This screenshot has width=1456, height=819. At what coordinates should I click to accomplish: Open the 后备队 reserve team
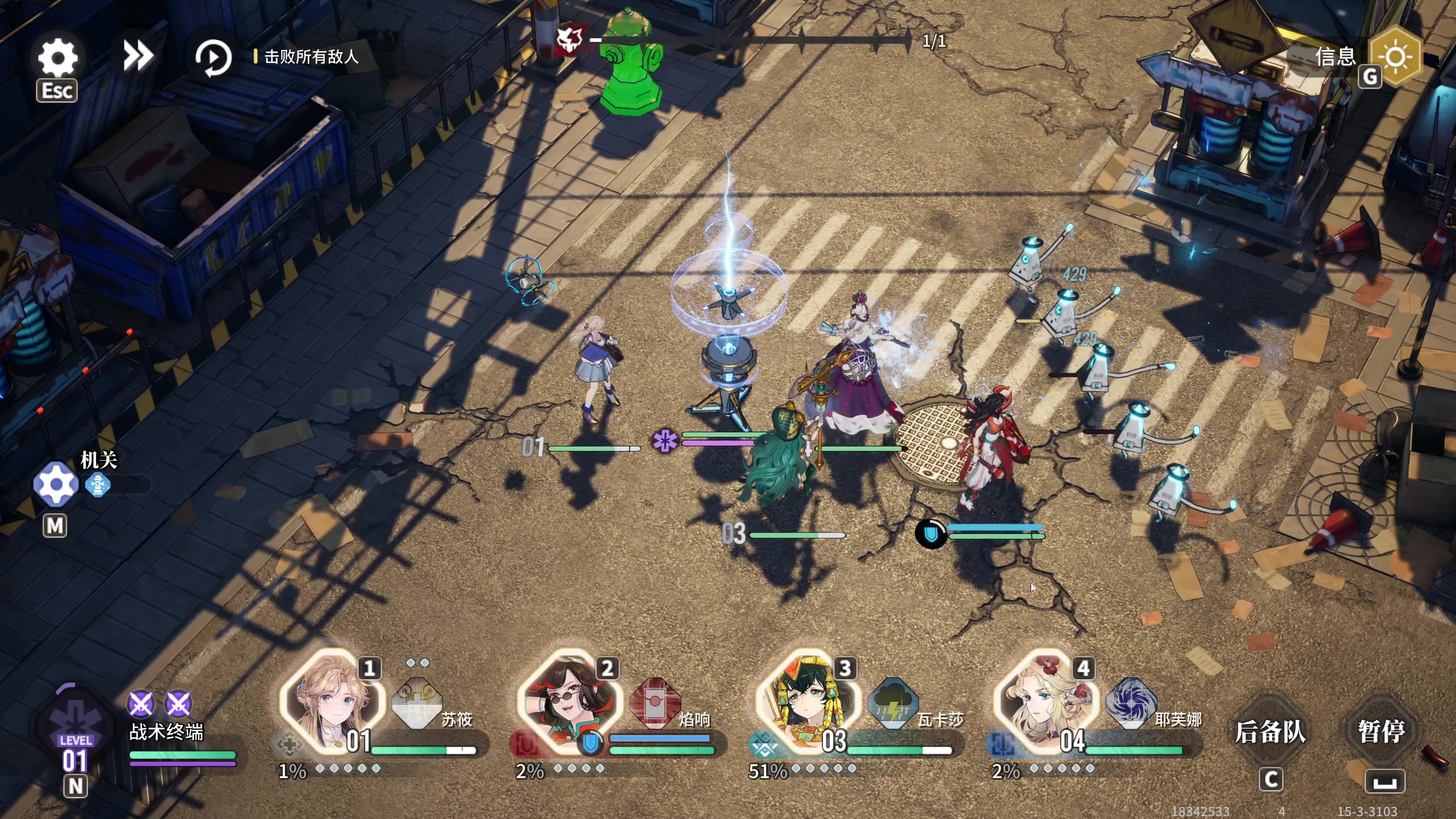(x=1270, y=732)
